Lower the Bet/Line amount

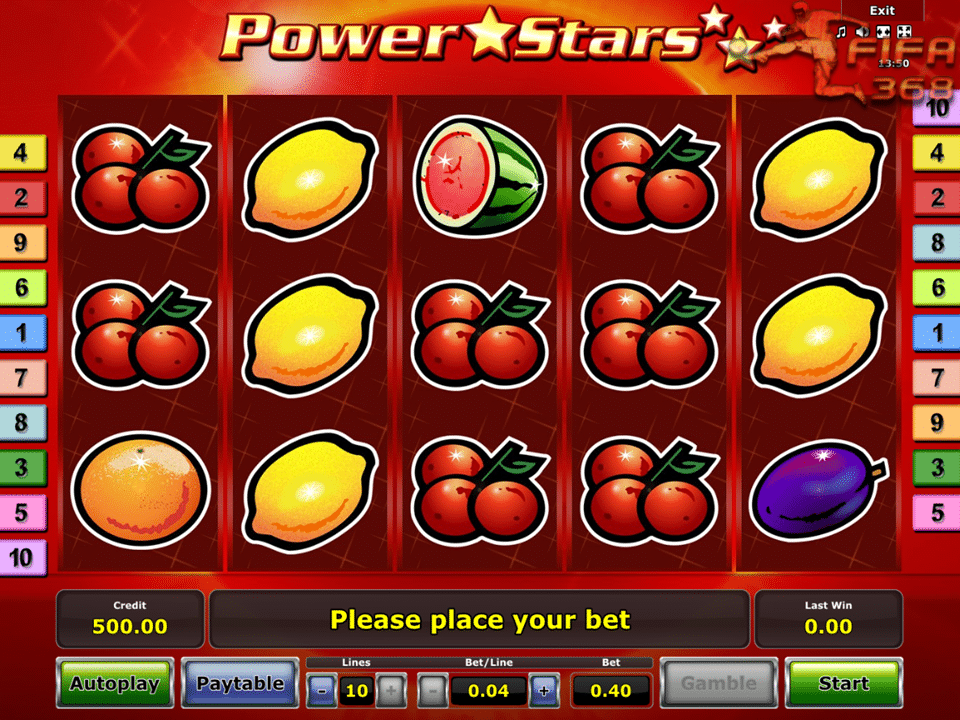[432, 690]
